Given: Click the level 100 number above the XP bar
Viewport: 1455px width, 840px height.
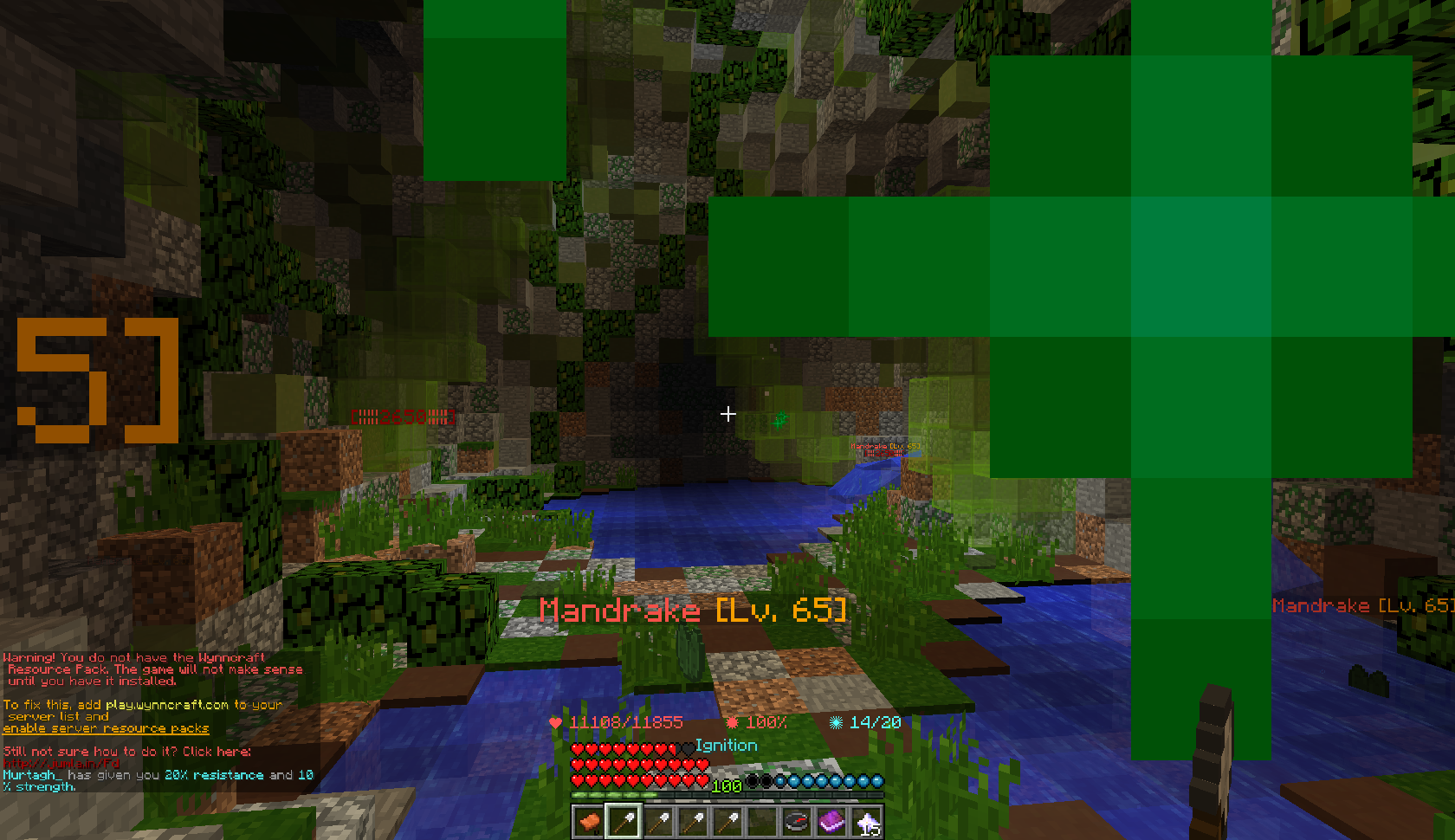Looking at the screenshot, I should (726, 785).
